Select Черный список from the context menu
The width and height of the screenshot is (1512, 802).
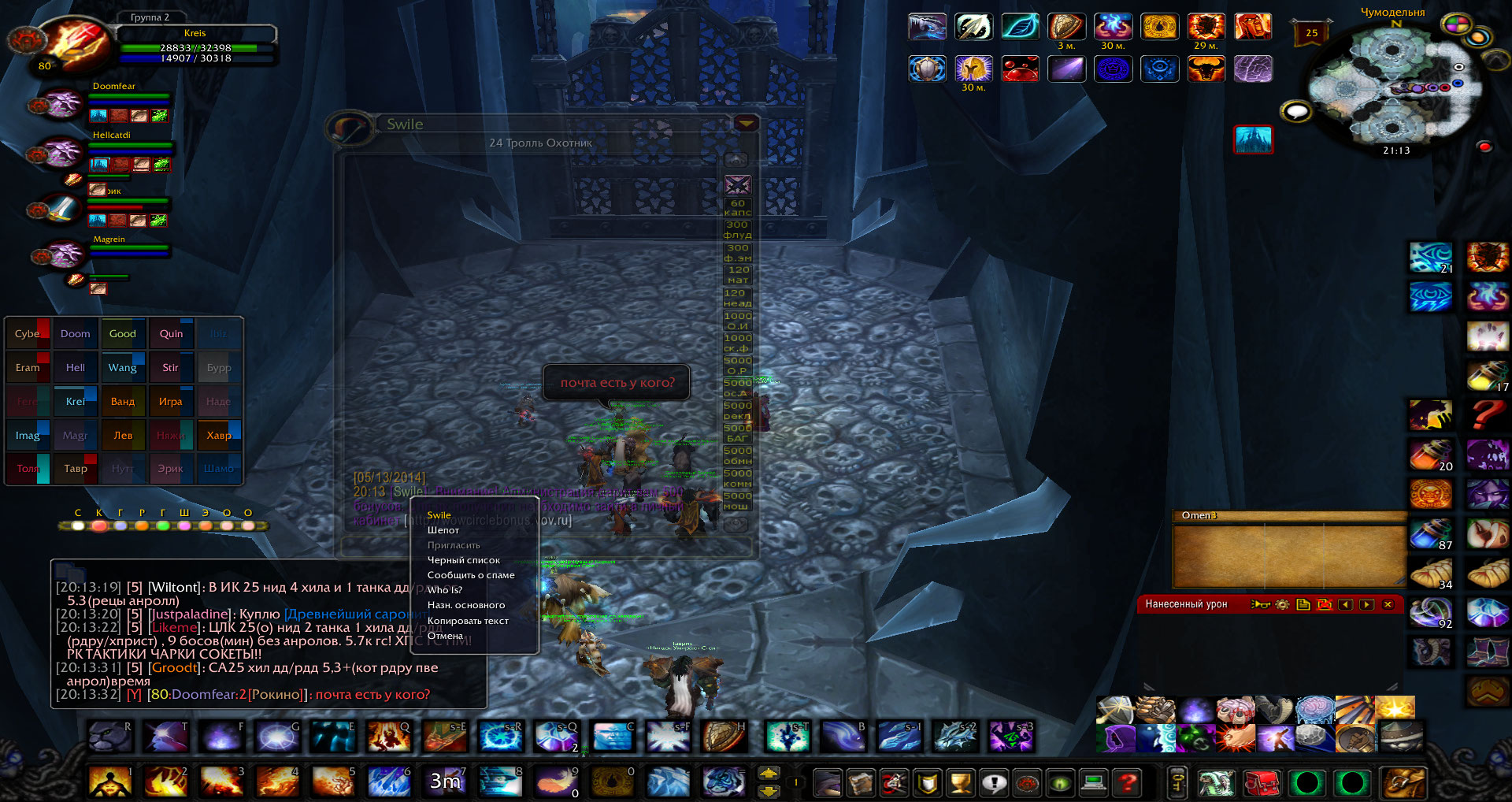(463, 560)
